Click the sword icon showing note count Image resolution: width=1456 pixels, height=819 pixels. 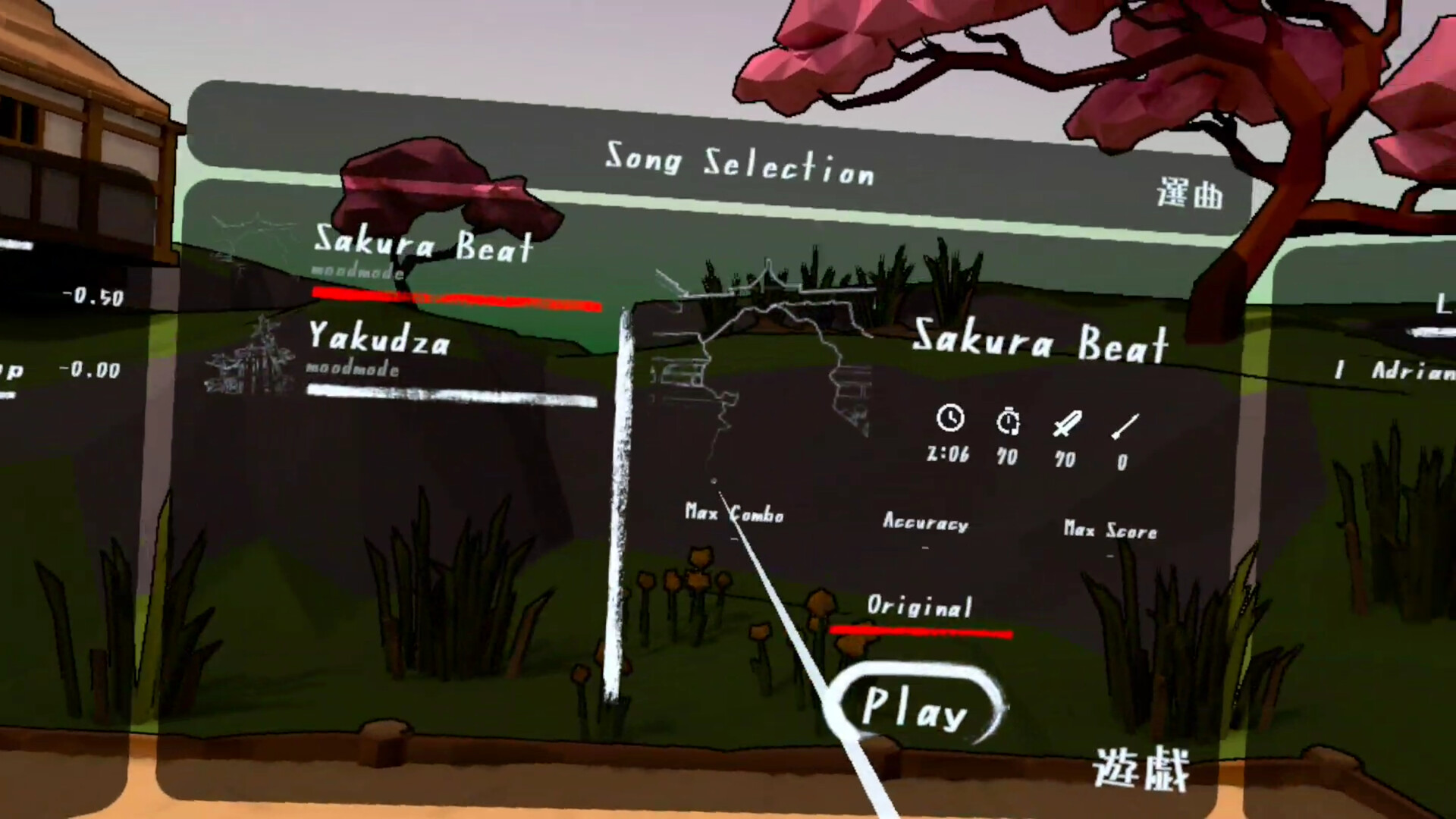coord(1065,423)
